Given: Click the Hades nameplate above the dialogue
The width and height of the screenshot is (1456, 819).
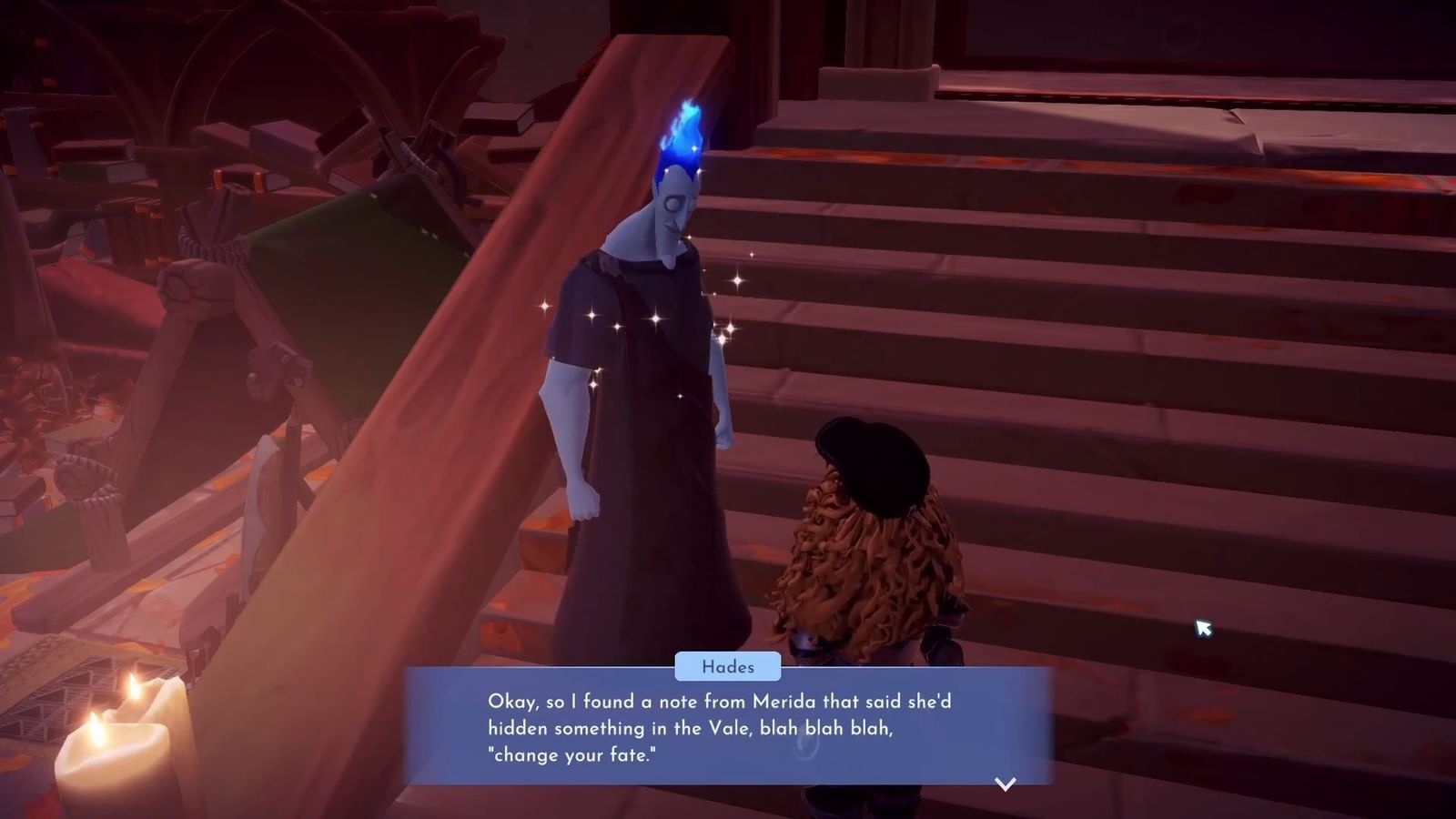Looking at the screenshot, I should point(728,667).
